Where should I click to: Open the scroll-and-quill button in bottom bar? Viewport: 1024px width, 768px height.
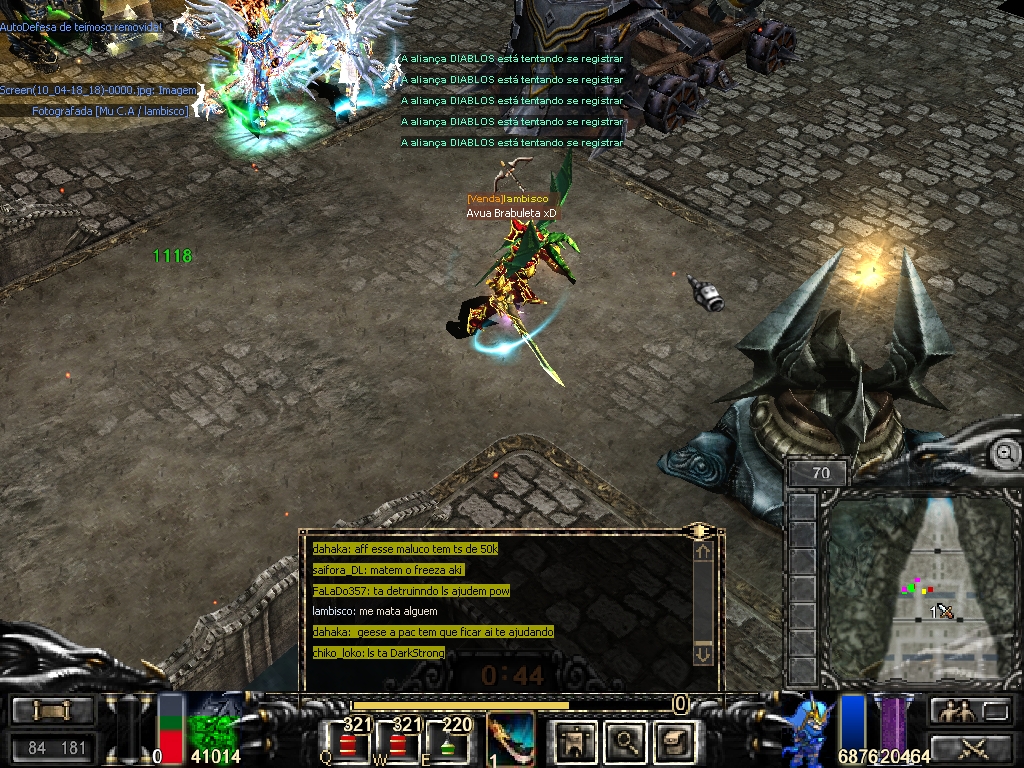click(675, 741)
